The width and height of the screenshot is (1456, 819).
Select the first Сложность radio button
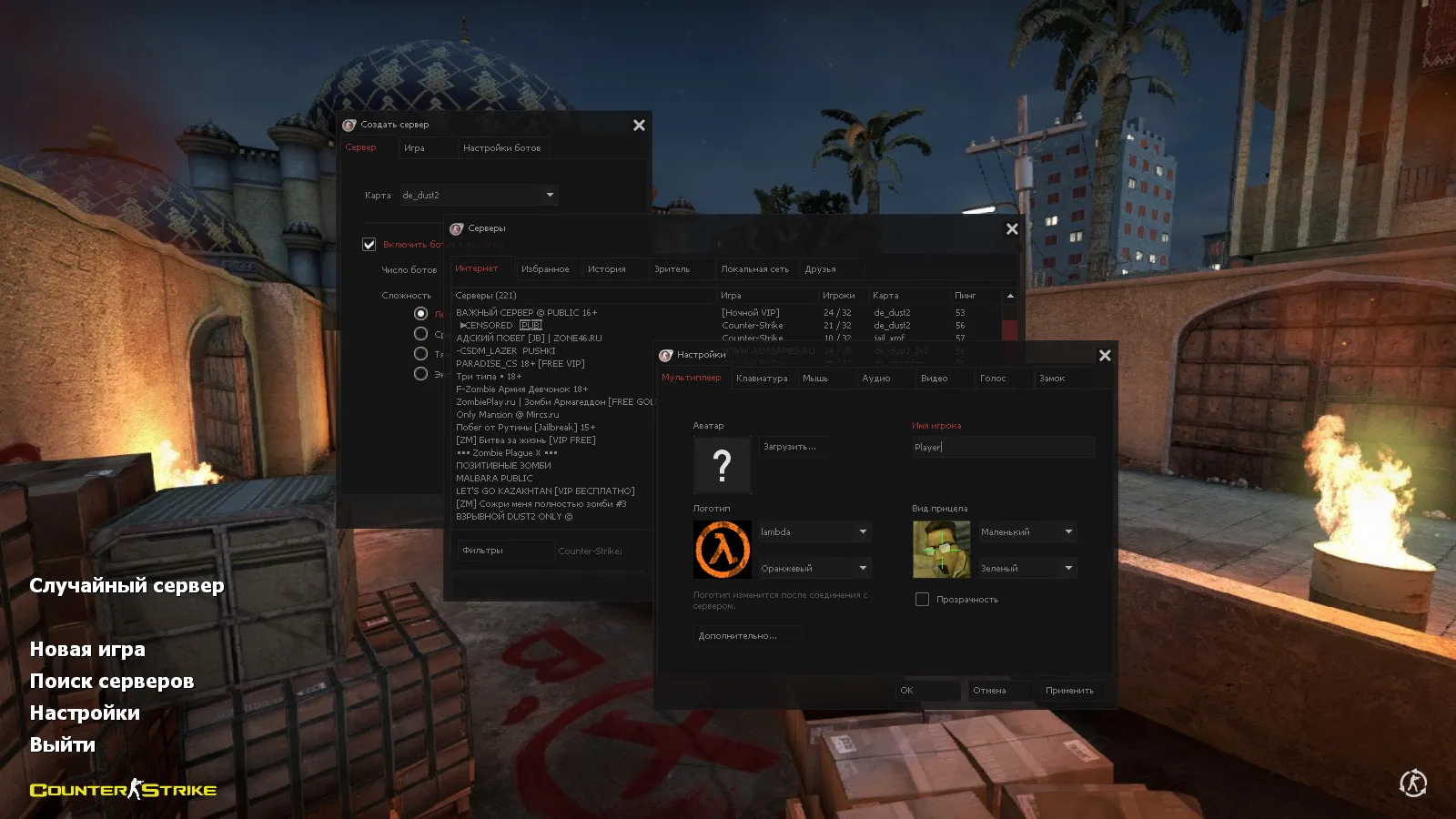click(x=420, y=312)
